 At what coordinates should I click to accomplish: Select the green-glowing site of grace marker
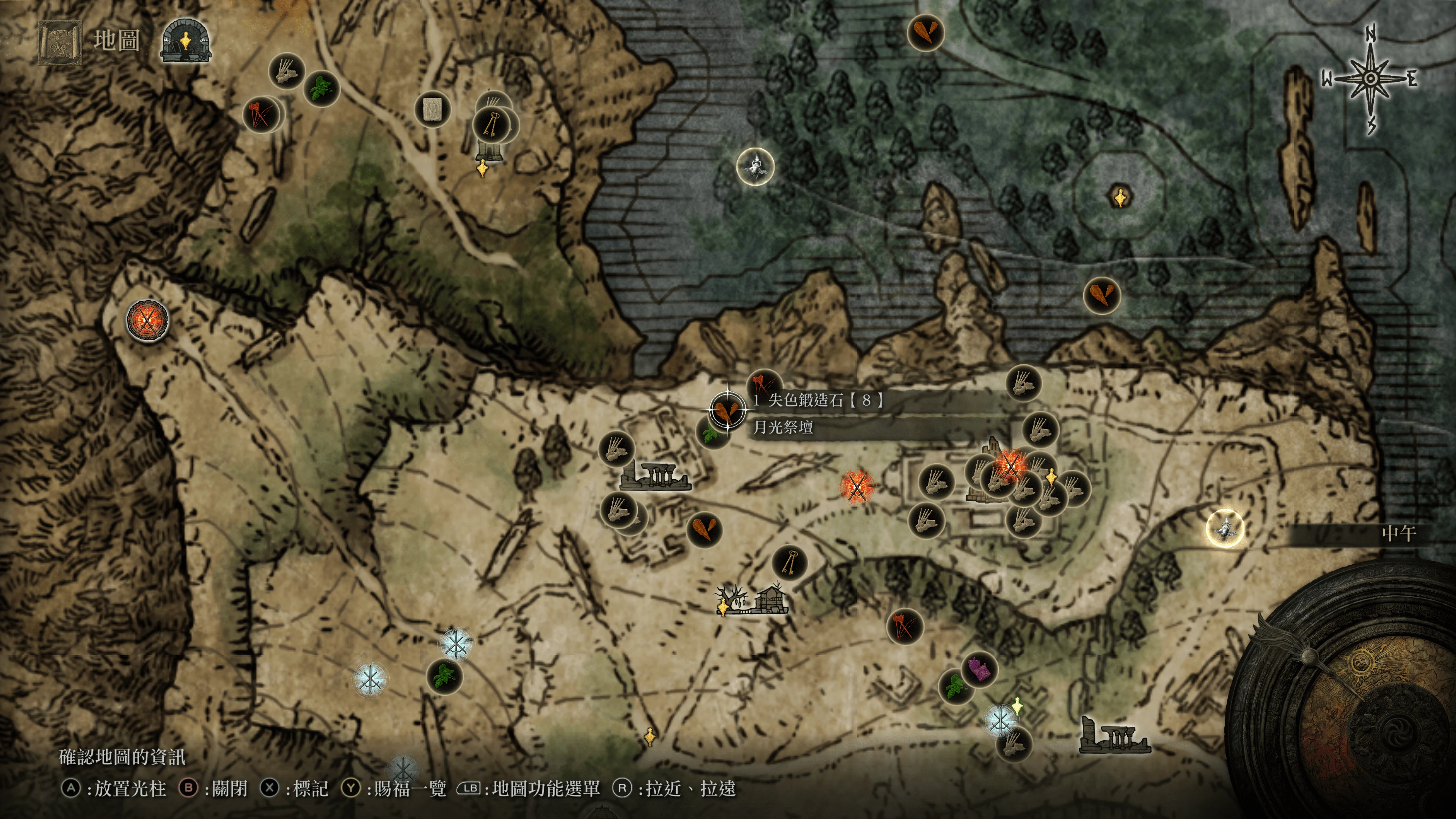coord(1017,705)
